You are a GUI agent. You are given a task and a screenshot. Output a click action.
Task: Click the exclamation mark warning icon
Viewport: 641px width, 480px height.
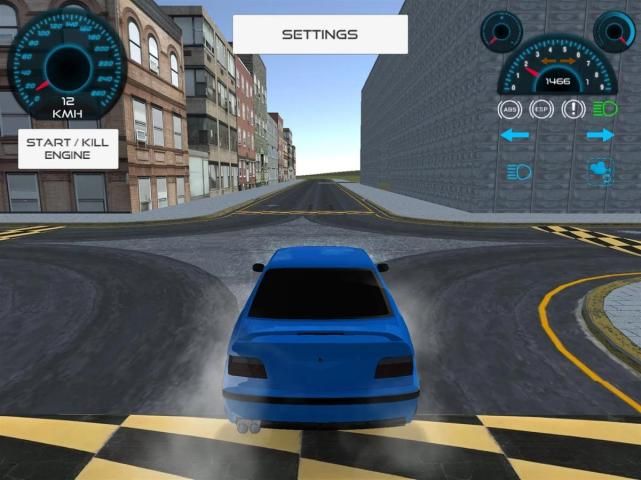coord(573,109)
